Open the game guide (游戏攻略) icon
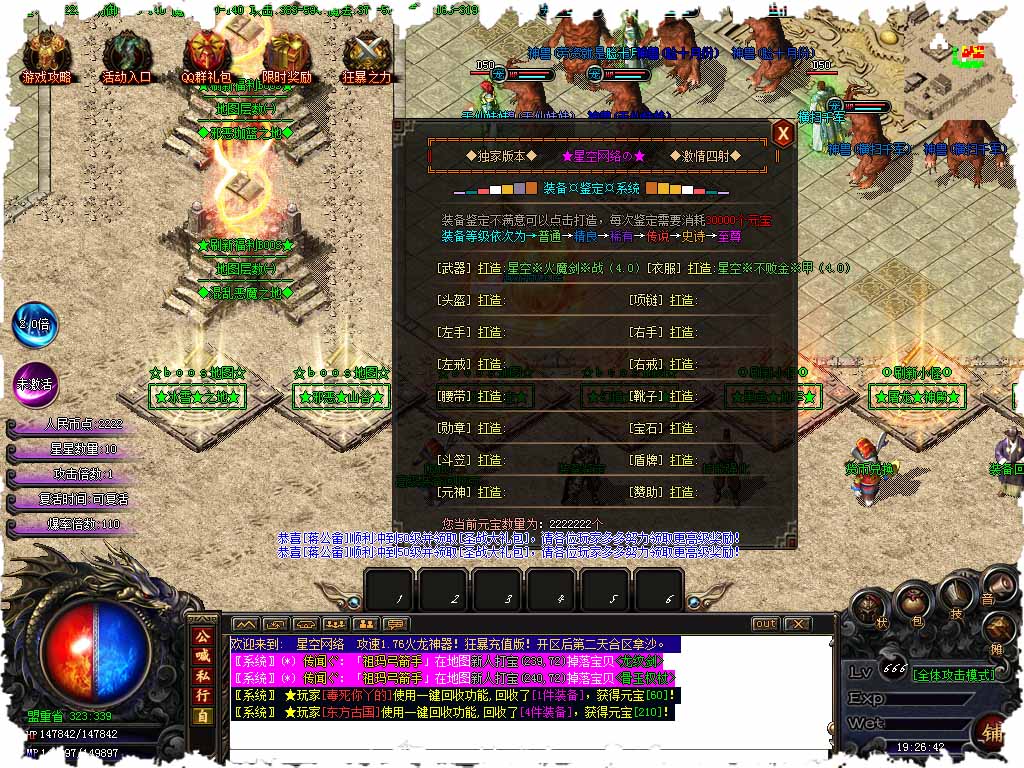This screenshot has width=1024, height=768. point(46,55)
